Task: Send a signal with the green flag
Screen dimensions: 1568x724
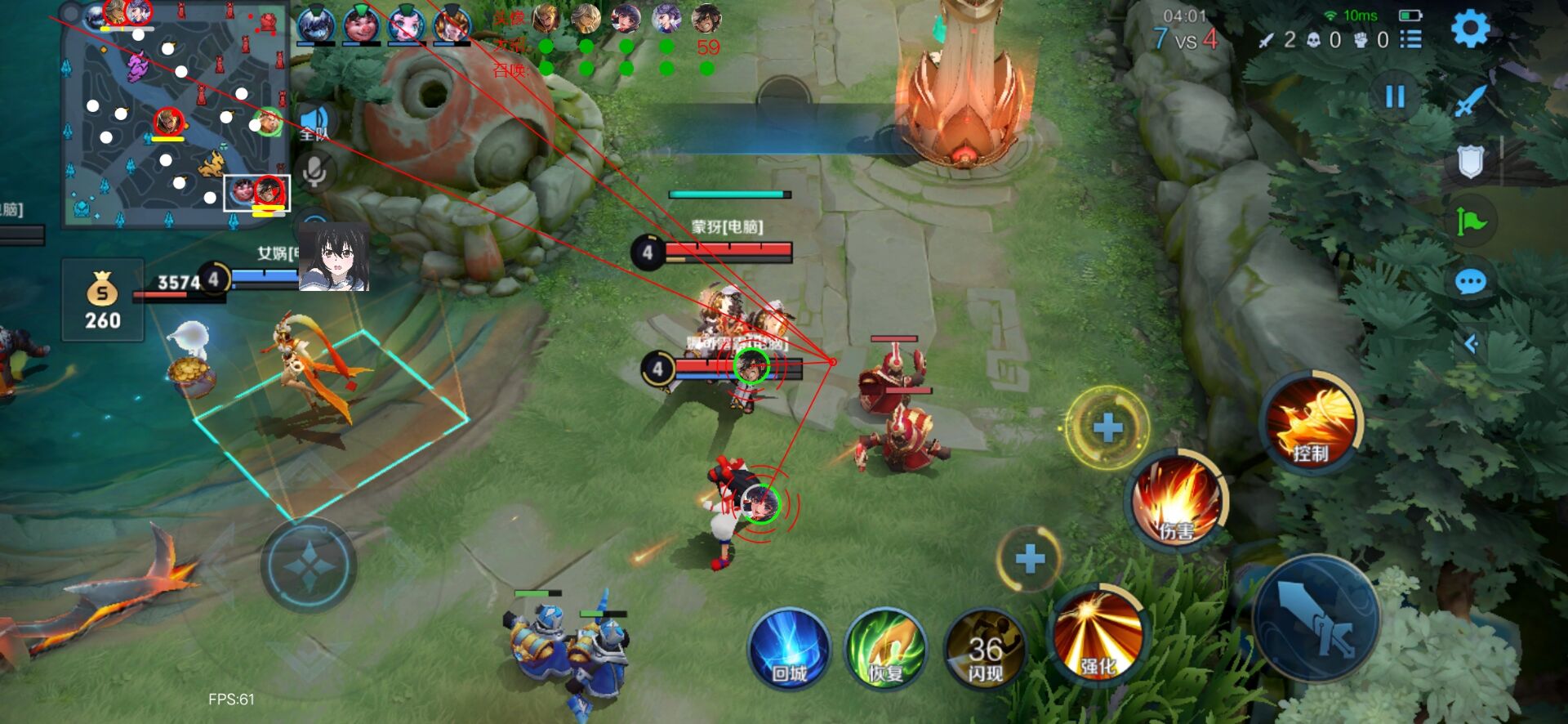Action: pyautogui.click(x=1470, y=221)
